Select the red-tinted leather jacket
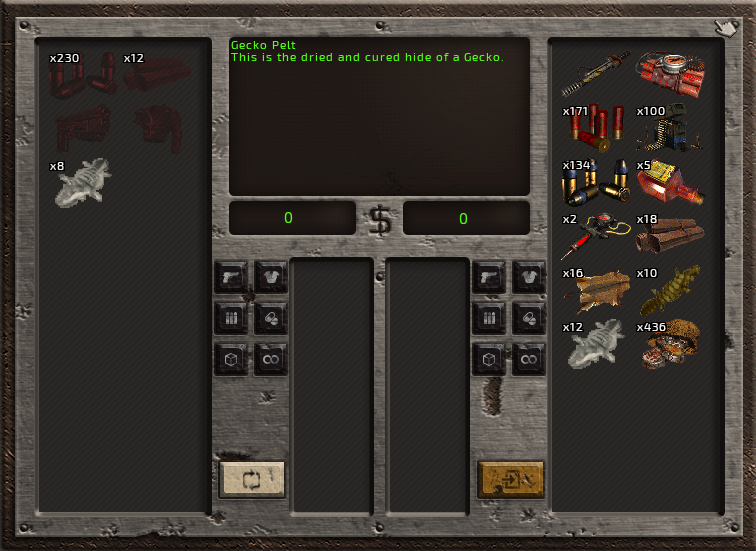756x551 pixels. pos(160,126)
